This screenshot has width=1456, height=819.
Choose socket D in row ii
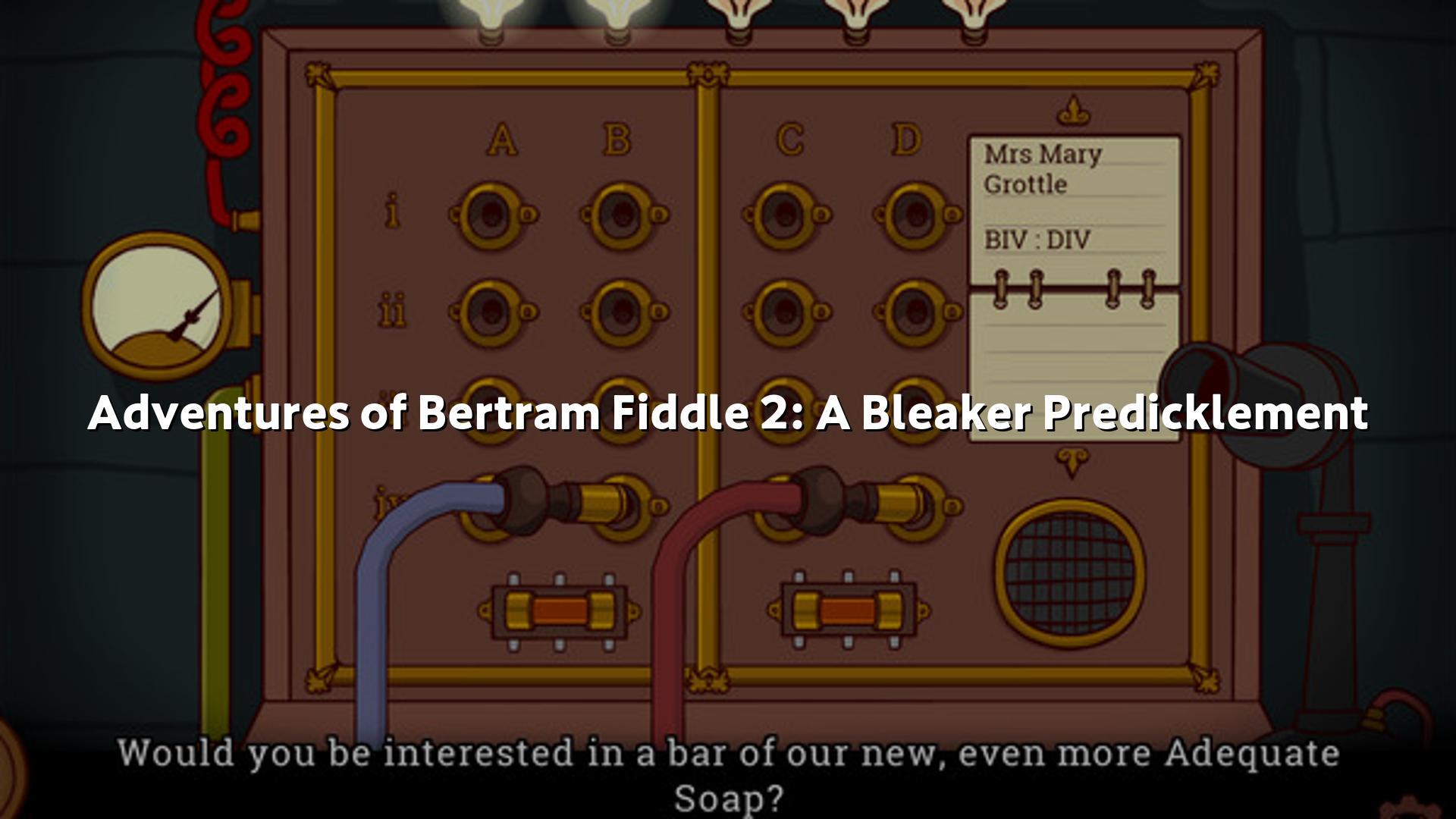[917, 312]
